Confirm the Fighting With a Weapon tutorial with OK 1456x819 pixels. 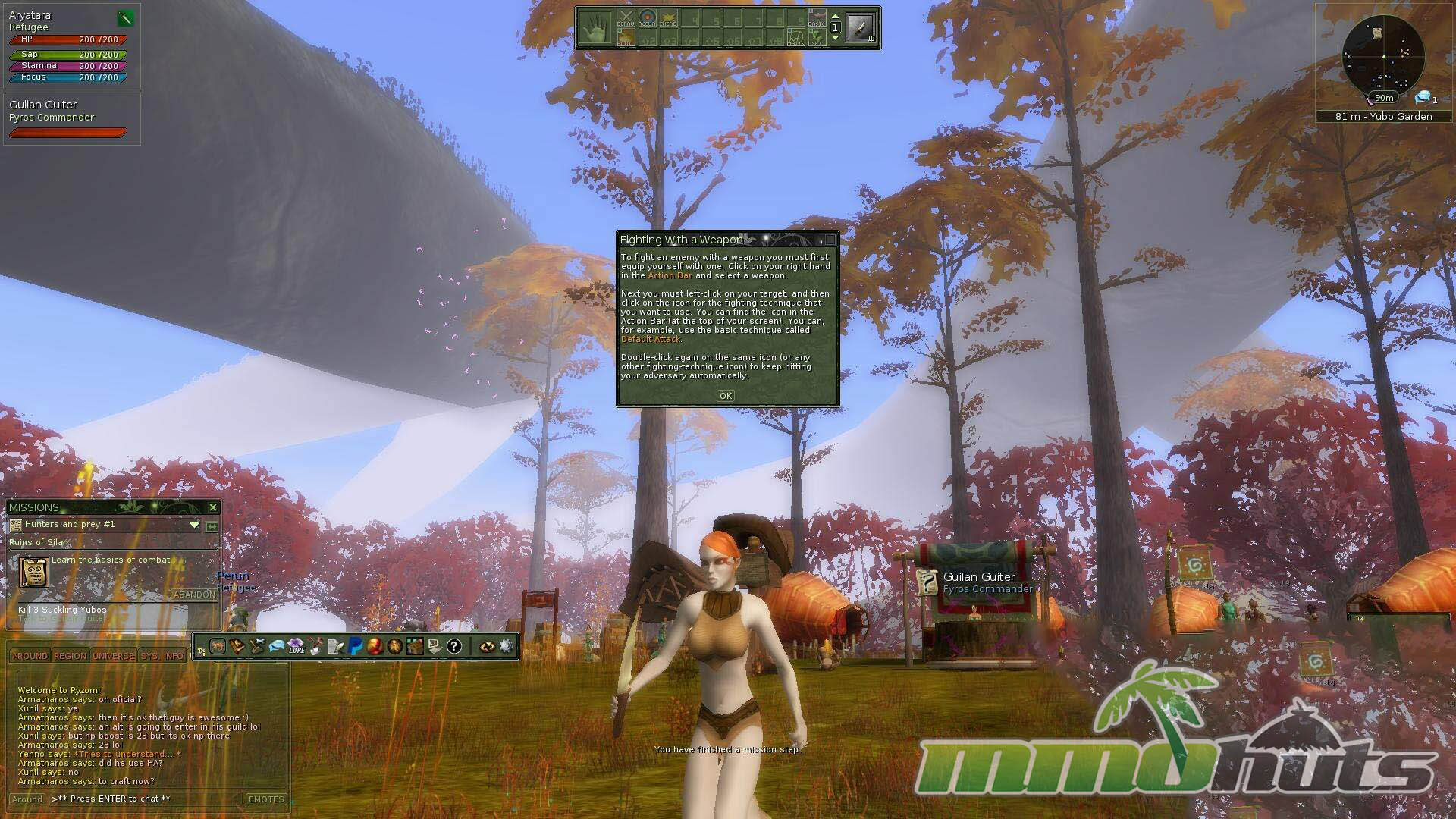coord(725,396)
